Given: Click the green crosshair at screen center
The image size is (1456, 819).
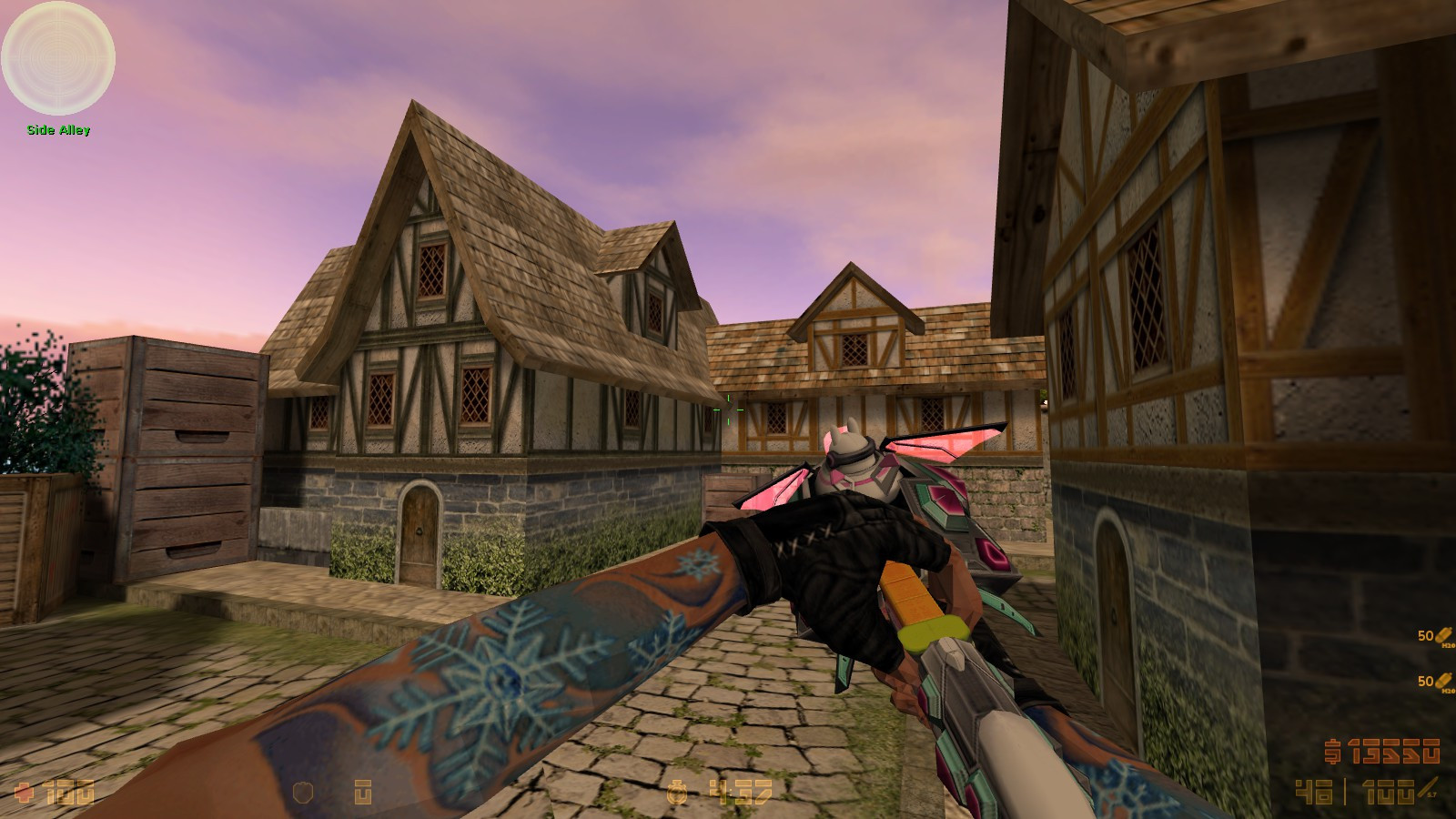Looking at the screenshot, I should (728, 409).
